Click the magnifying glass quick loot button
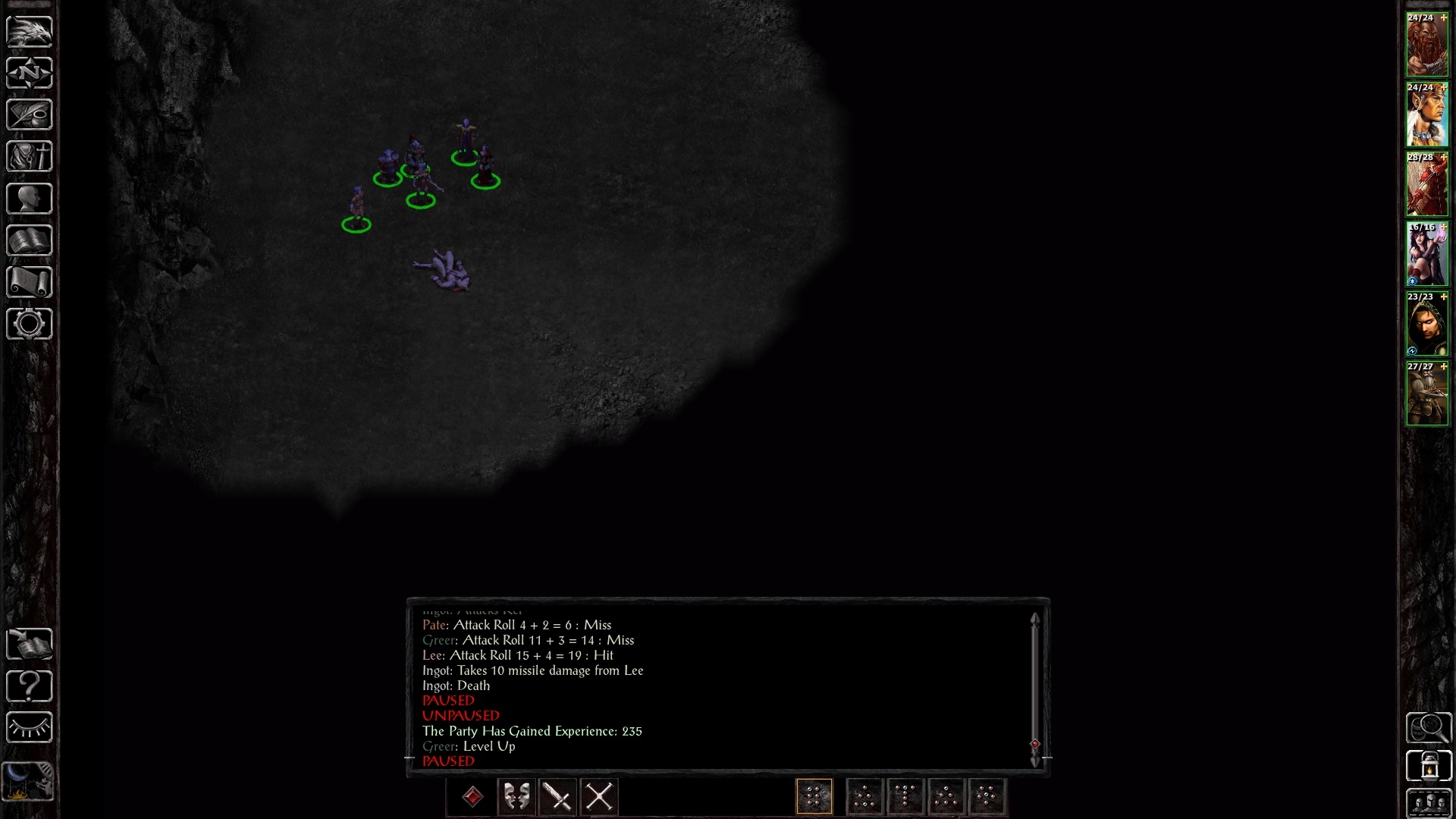Image resolution: width=1456 pixels, height=819 pixels. coord(1429,728)
